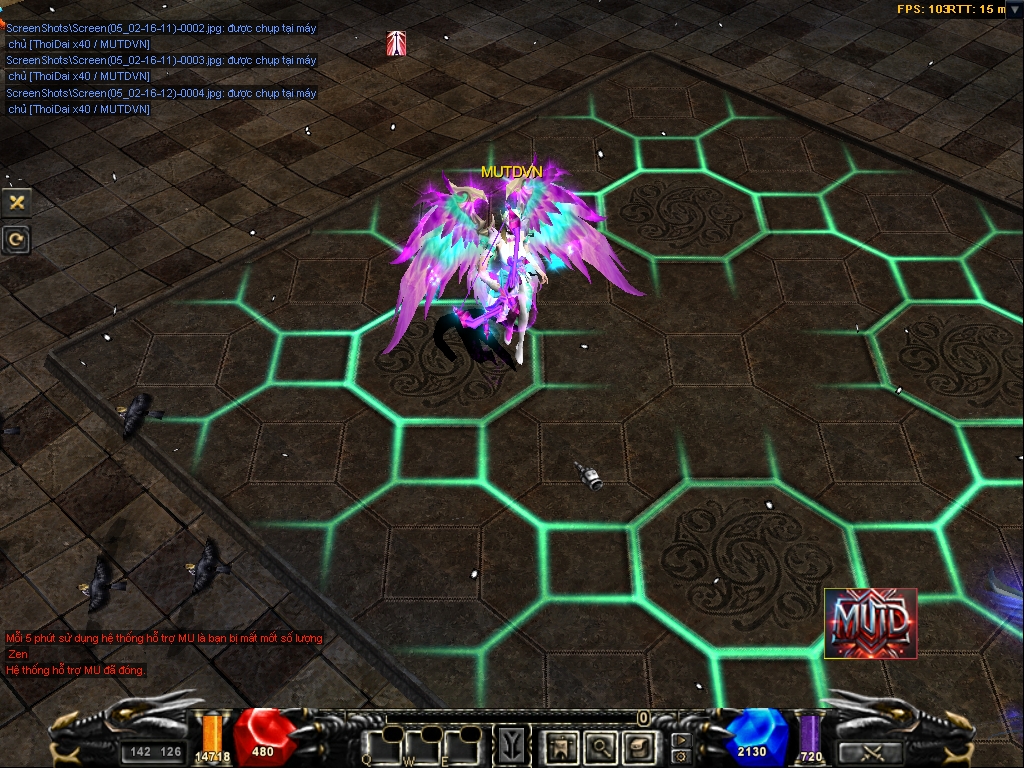This screenshot has height=768, width=1024.
Task: Click the small play arrow button
Action: pos(681,740)
